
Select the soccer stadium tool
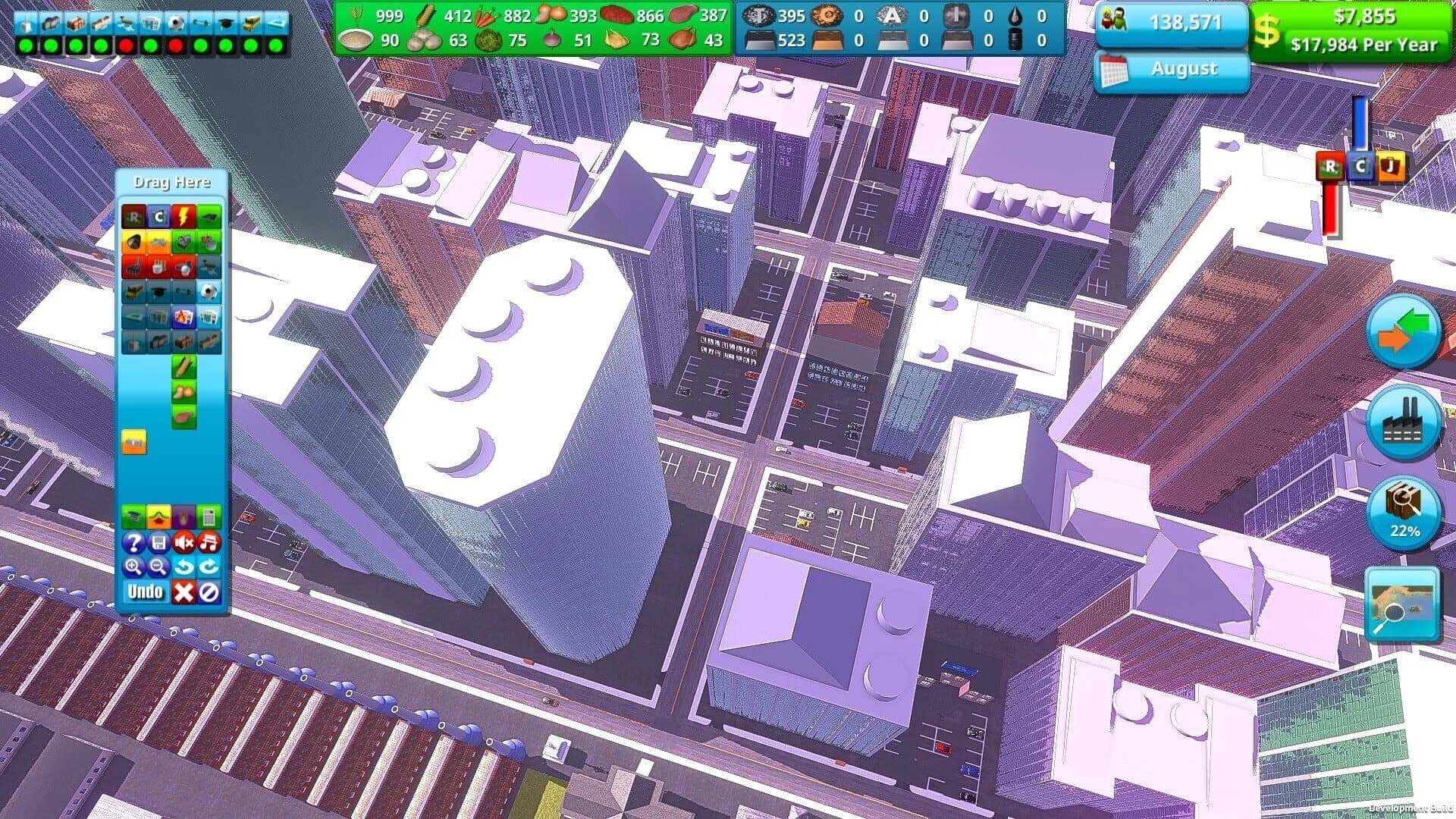tap(209, 291)
